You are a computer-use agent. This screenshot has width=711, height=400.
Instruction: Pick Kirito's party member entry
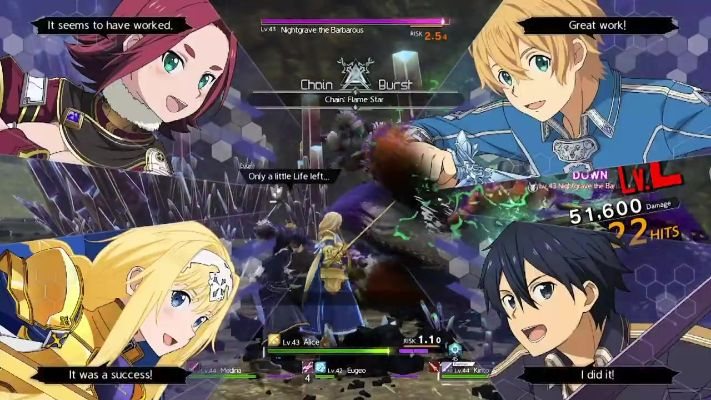[468, 372]
